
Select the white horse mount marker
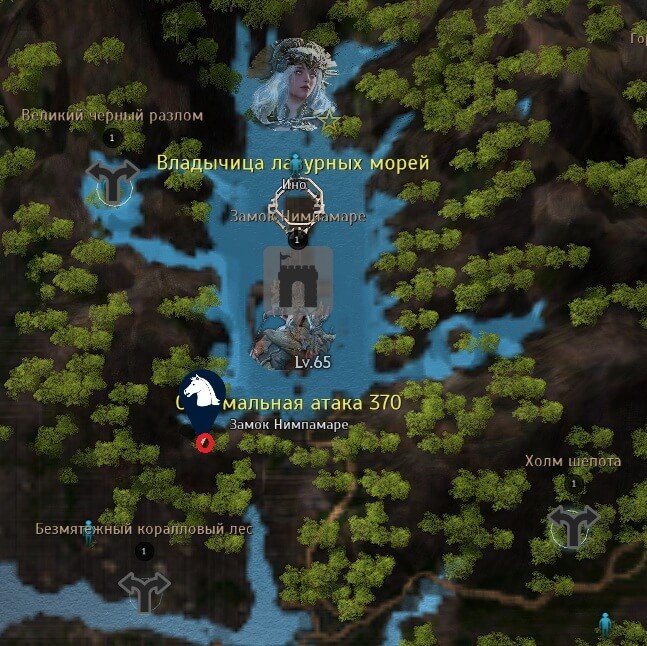pyautogui.click(x=202, y=393)
